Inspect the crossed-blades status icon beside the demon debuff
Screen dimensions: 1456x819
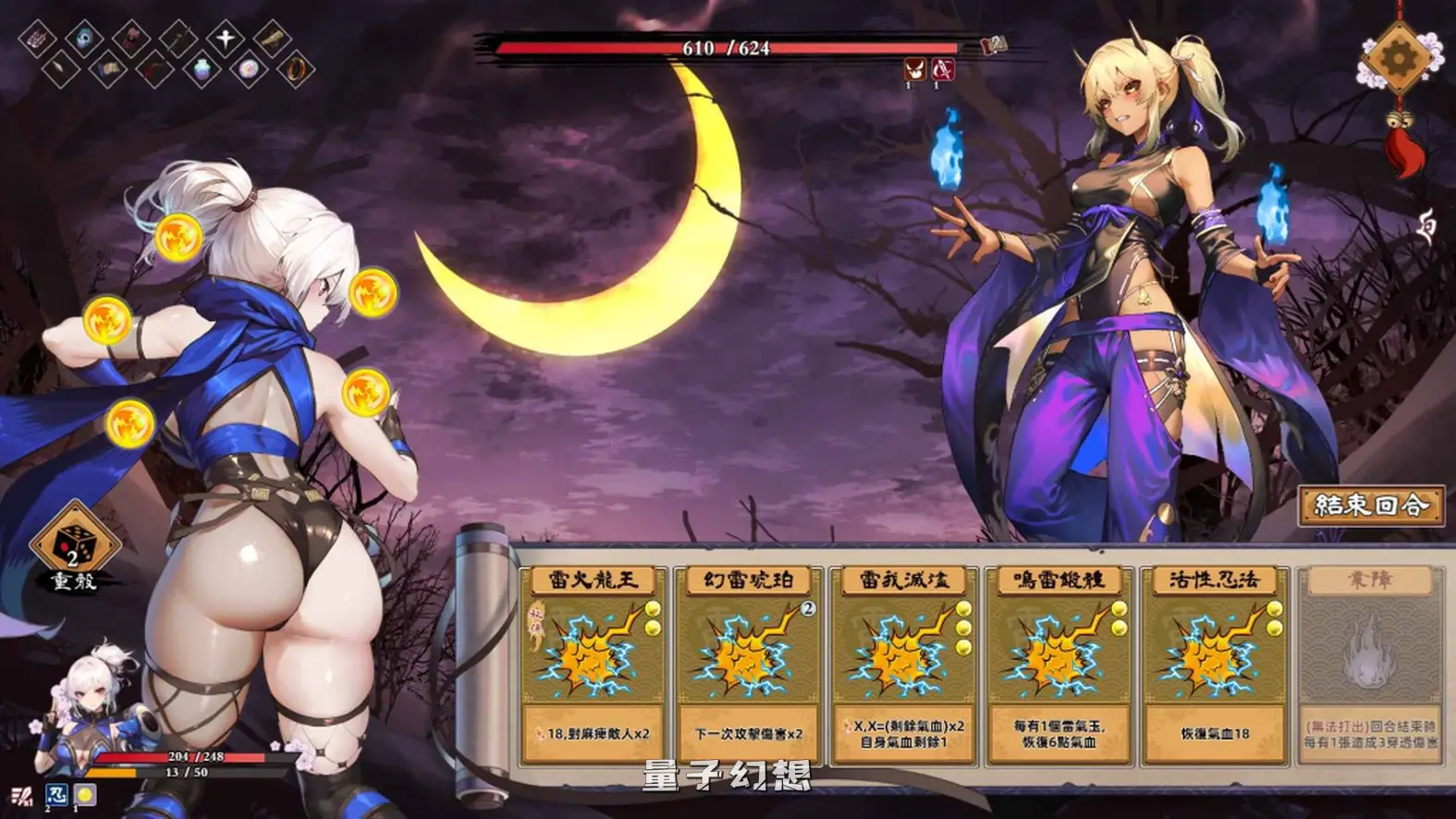coord(943,69)
